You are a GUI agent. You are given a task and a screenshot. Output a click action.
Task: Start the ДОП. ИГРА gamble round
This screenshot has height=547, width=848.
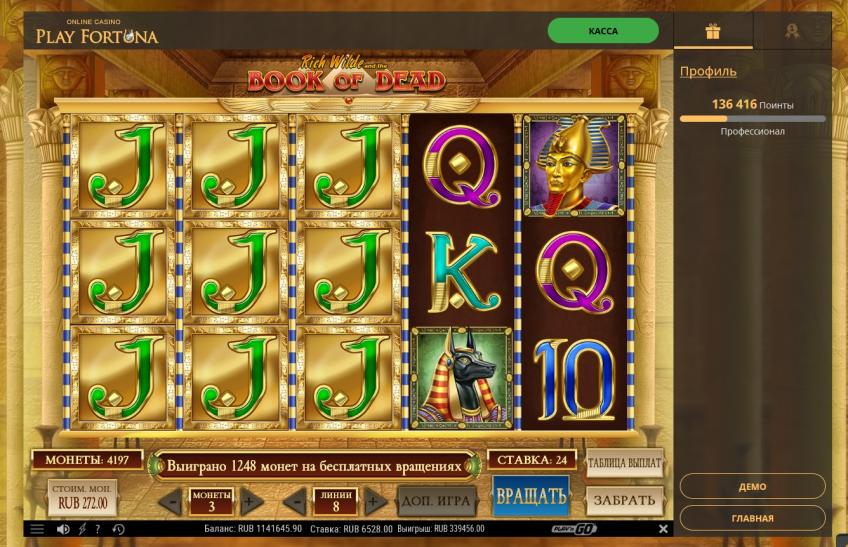click(436, 499)
